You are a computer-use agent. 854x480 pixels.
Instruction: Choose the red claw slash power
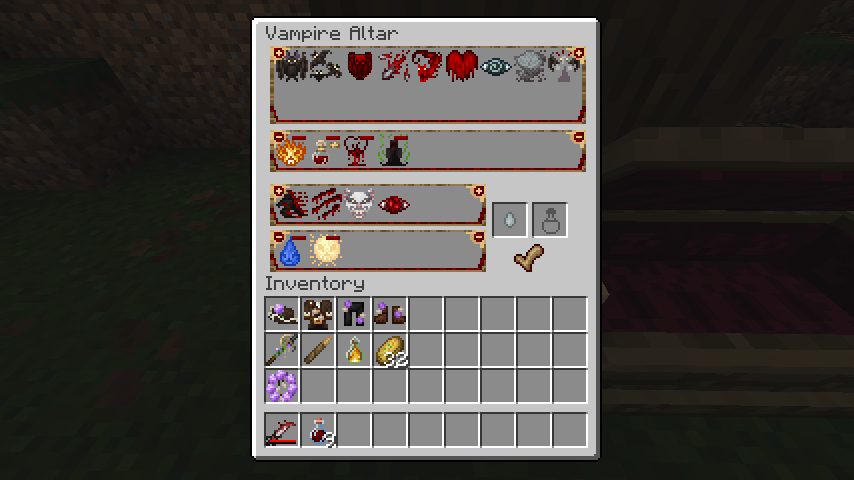(325, 205)
